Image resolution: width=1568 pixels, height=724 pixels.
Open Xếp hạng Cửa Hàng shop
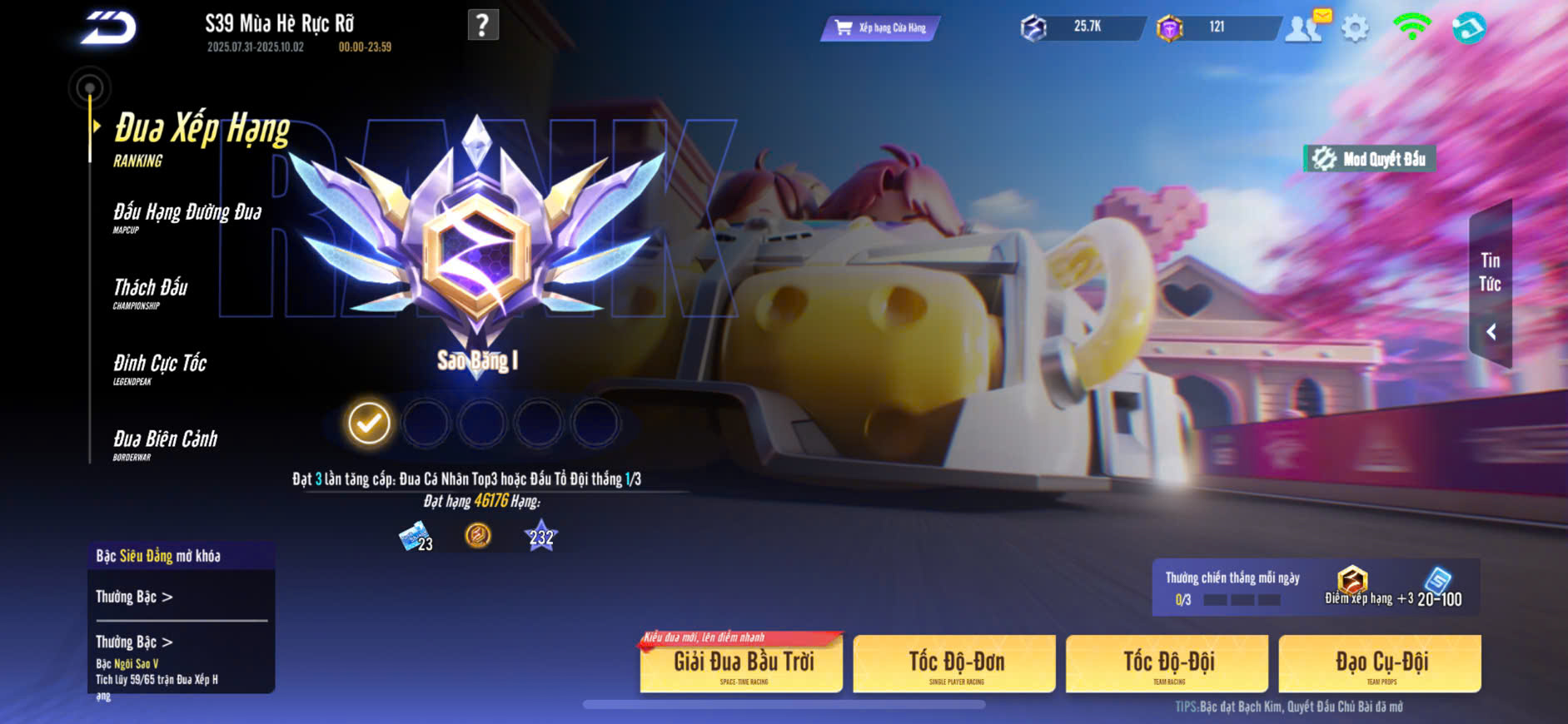coord(881,28)
